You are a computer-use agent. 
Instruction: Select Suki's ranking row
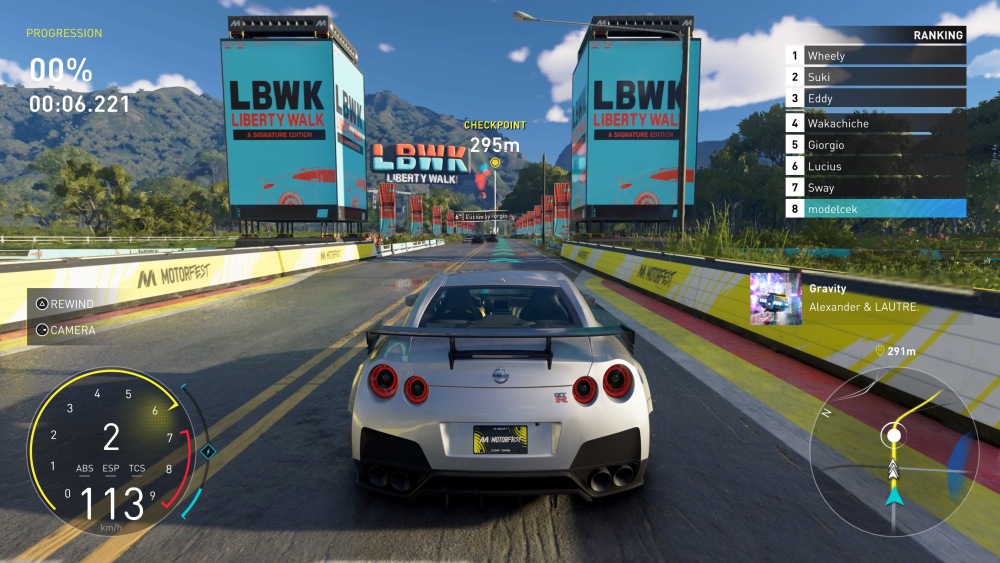click(x=875, y=77)
